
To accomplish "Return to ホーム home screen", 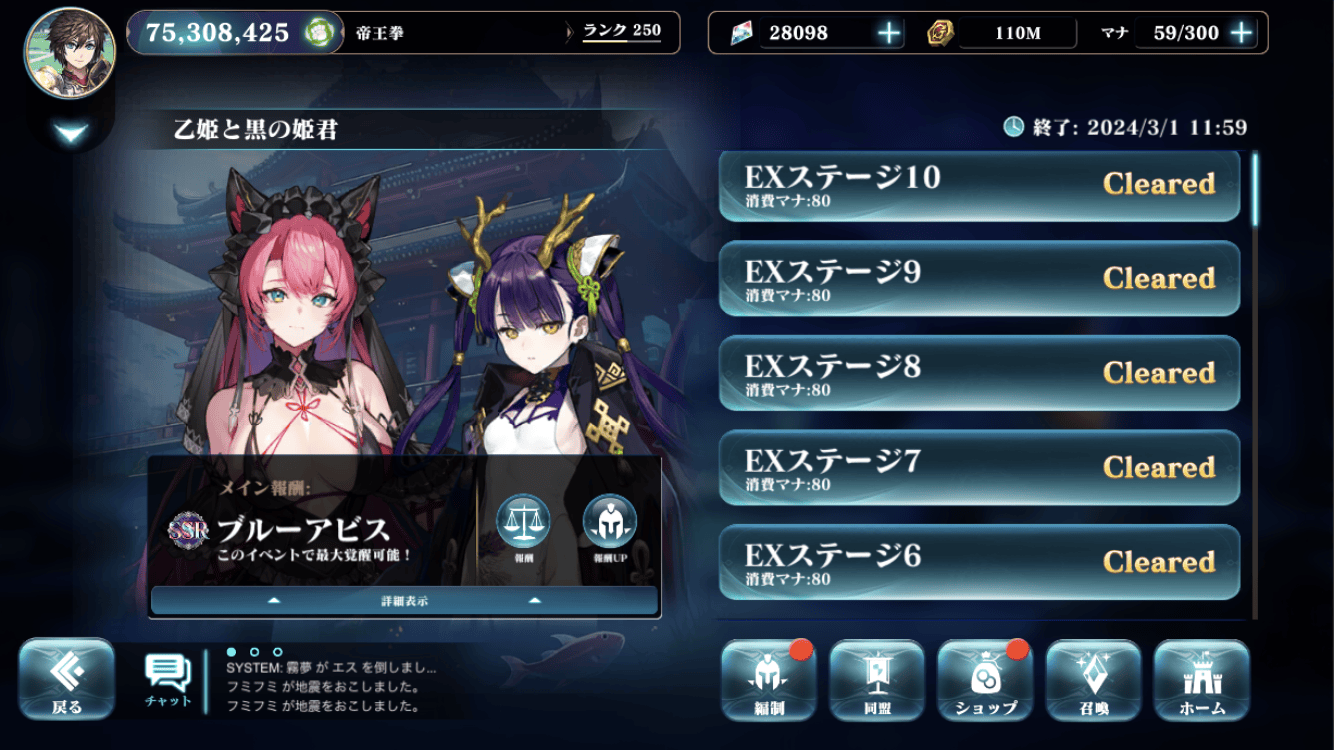I will [x=1201, y=680].
